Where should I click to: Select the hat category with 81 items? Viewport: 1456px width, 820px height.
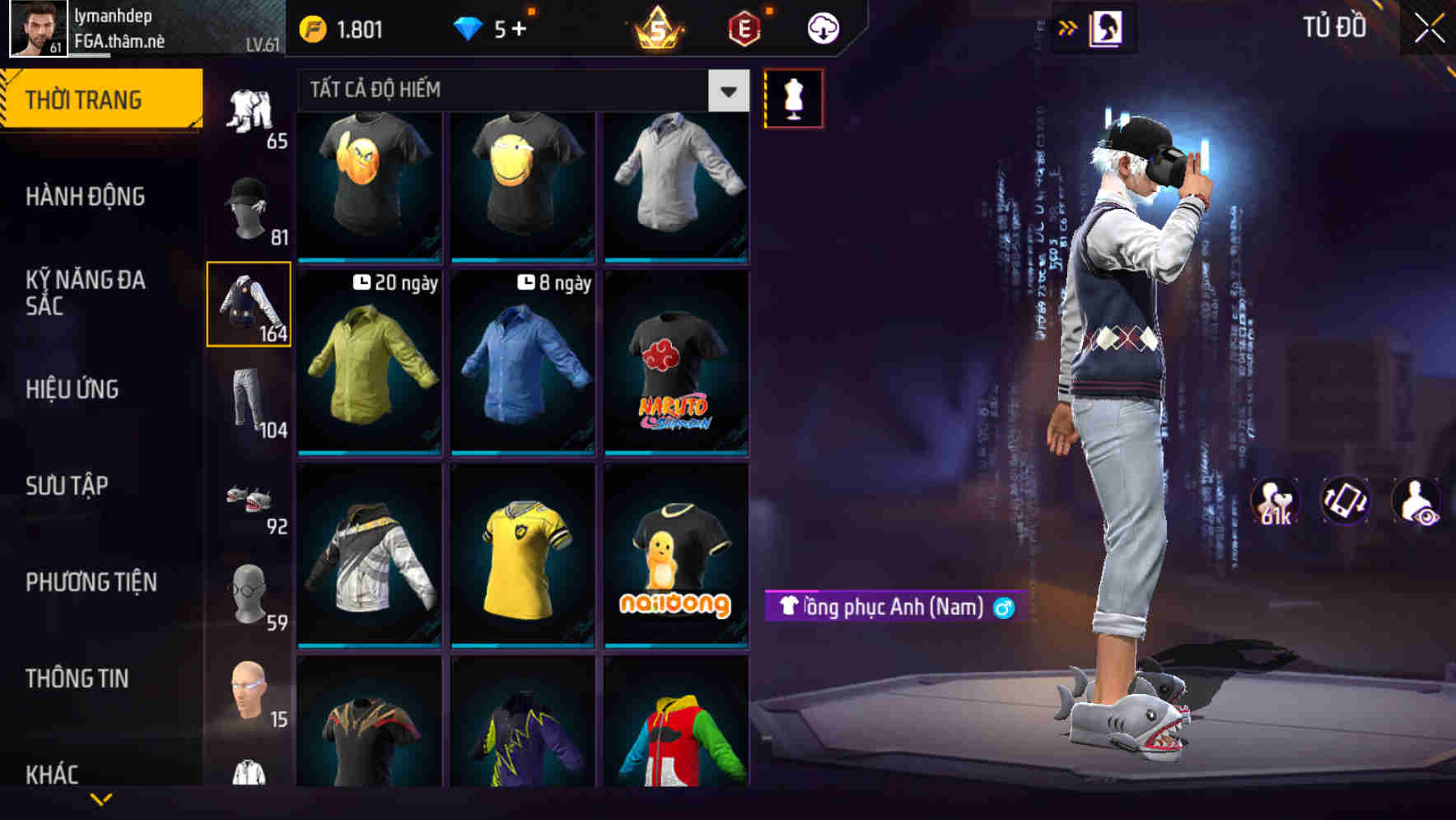[247, 206]
